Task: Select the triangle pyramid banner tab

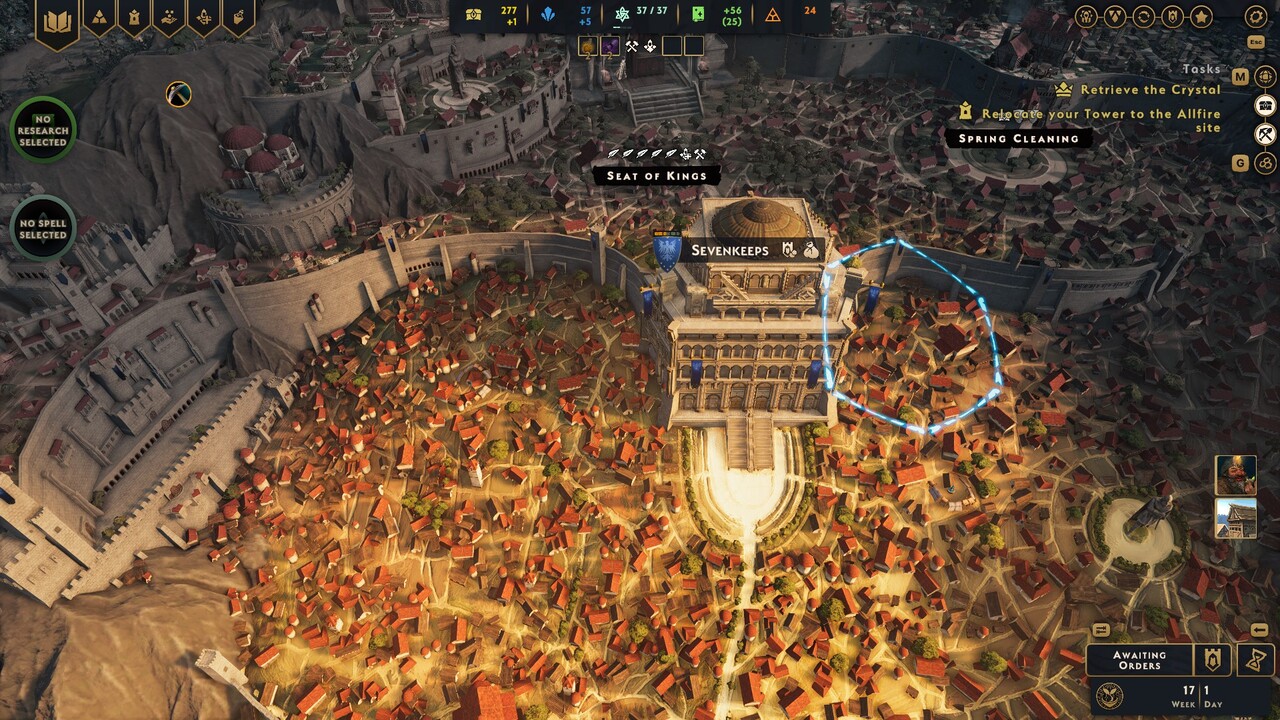Action: point(99,16)
